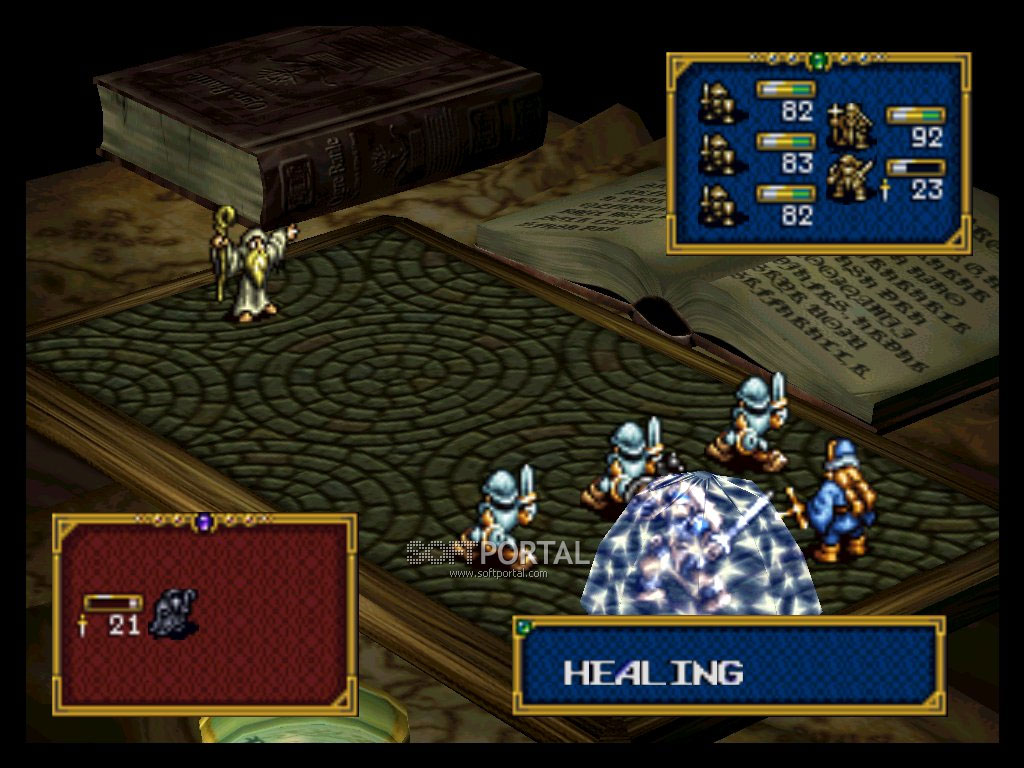Viewport: 1024px width, 768px height.
Task: Pick the fighter icon showing 83 HP
Action: click(x=719, y=152)
